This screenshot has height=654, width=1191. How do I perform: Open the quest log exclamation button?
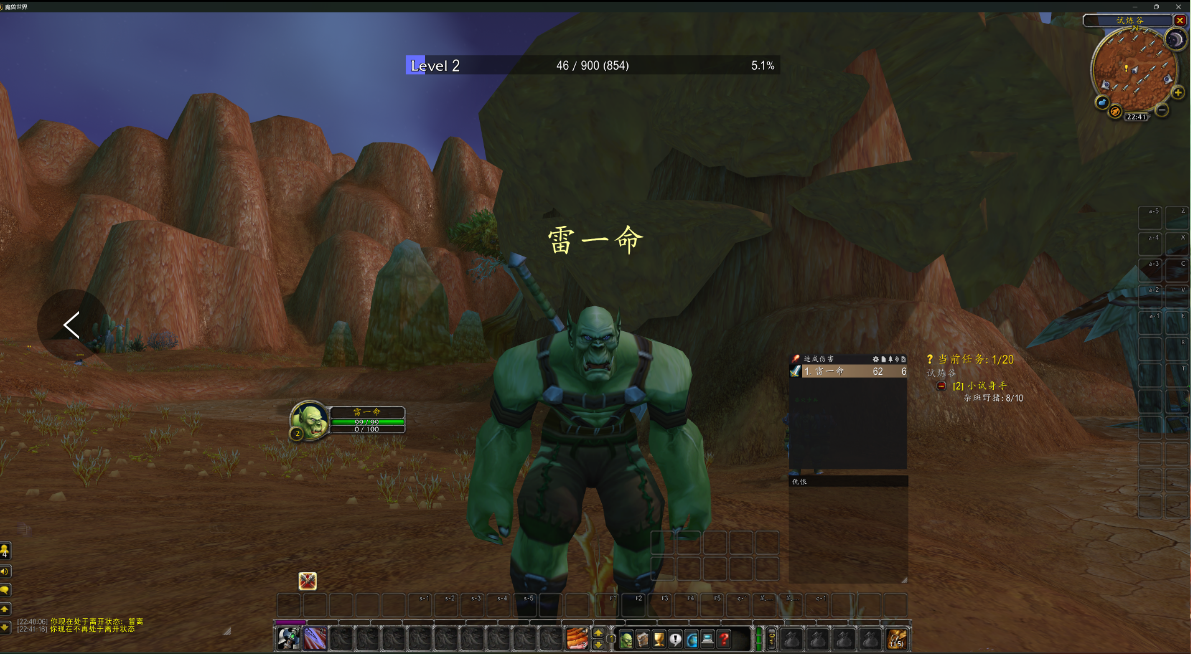tap(675, 639)
